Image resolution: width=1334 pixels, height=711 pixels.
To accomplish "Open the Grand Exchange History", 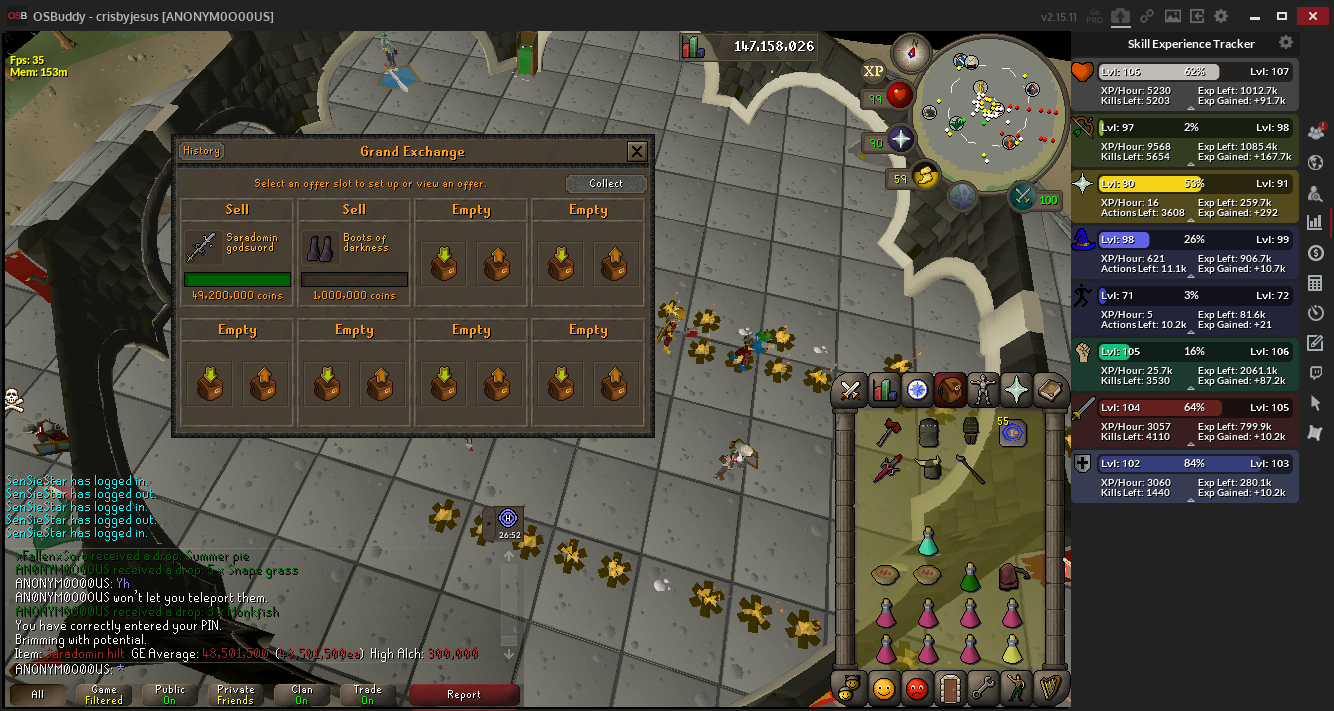I will click(x=201, y=151).
